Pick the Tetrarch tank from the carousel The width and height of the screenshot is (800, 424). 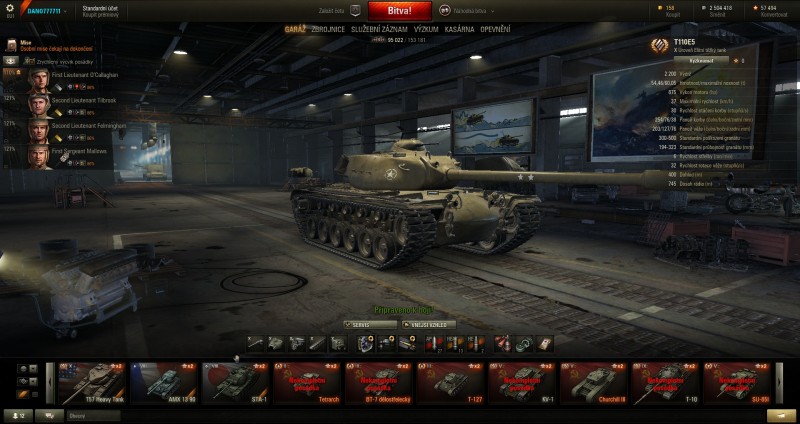pos(308,381)
